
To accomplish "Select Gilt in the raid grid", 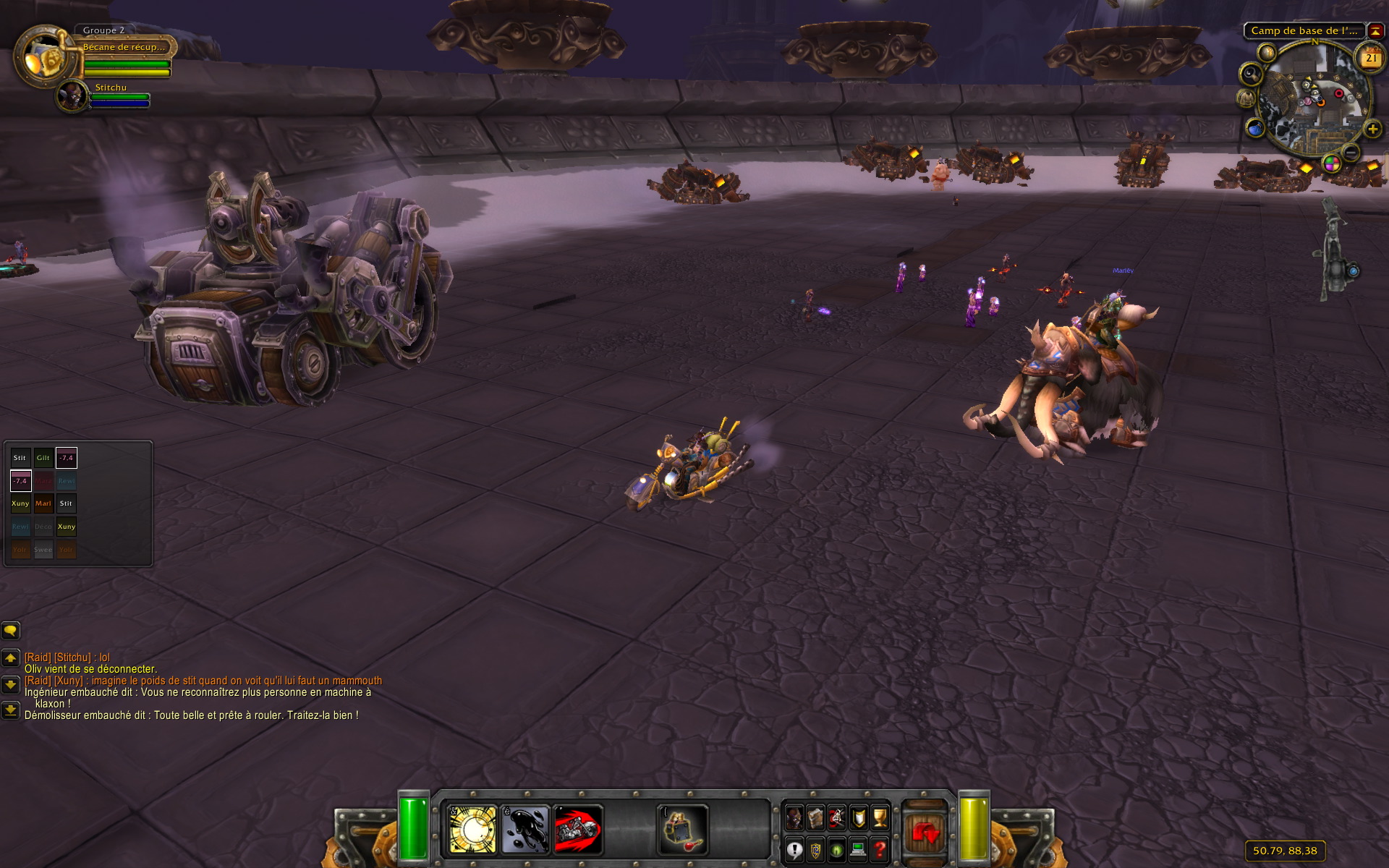I will pos(43,458).
